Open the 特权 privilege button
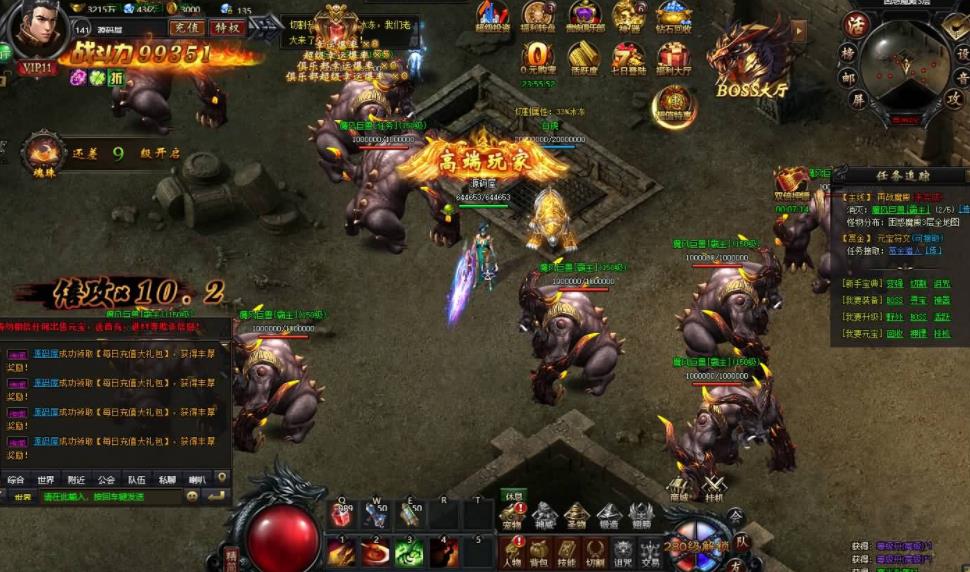970x572 pixels. pyautogui.click(x=229, y=27)
